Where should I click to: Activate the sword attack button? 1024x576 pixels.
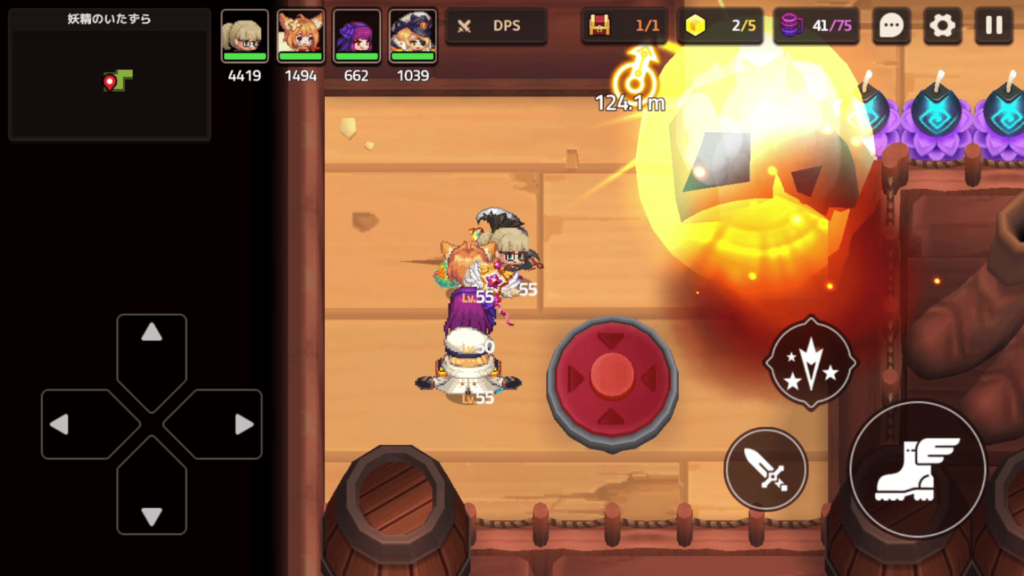(766, 469)
